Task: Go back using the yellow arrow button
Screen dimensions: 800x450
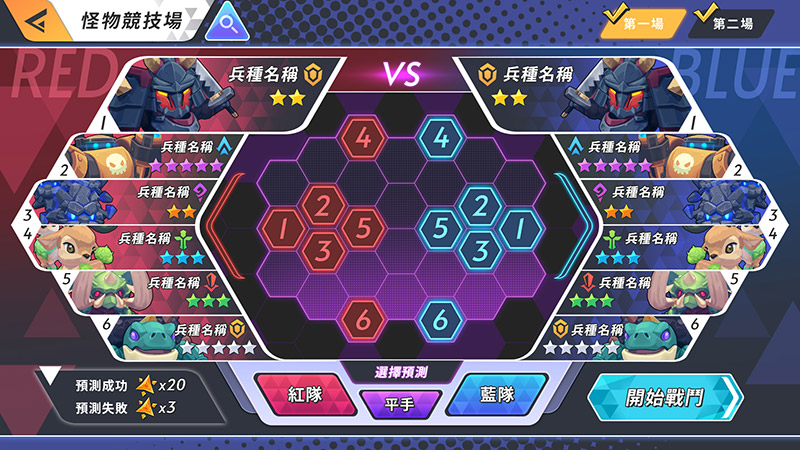Action: 31,21
